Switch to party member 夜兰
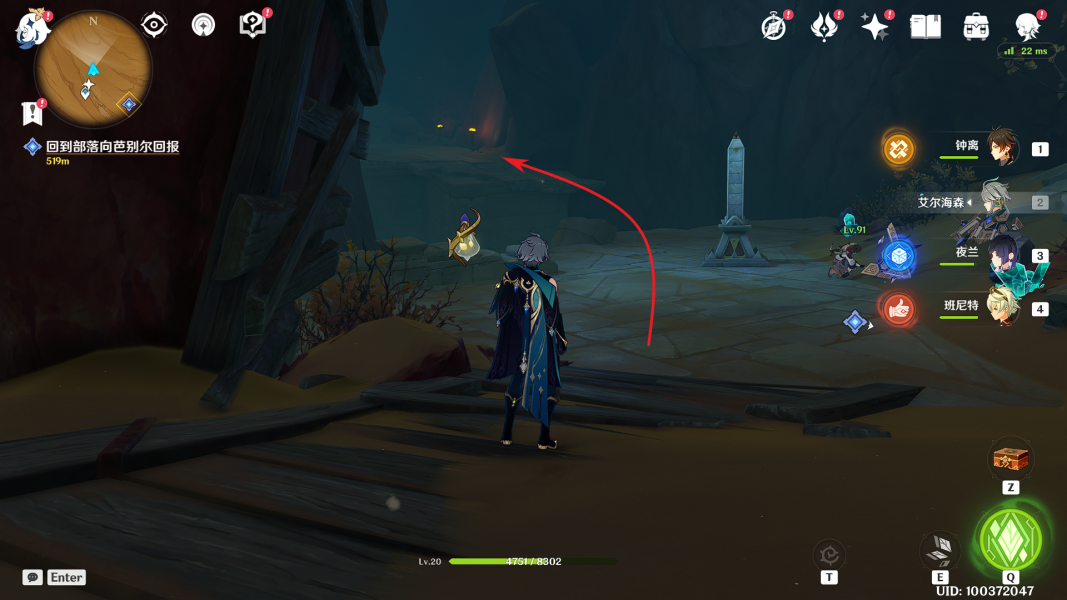Screen dimensions: 1067x600 coord(1001,254)
